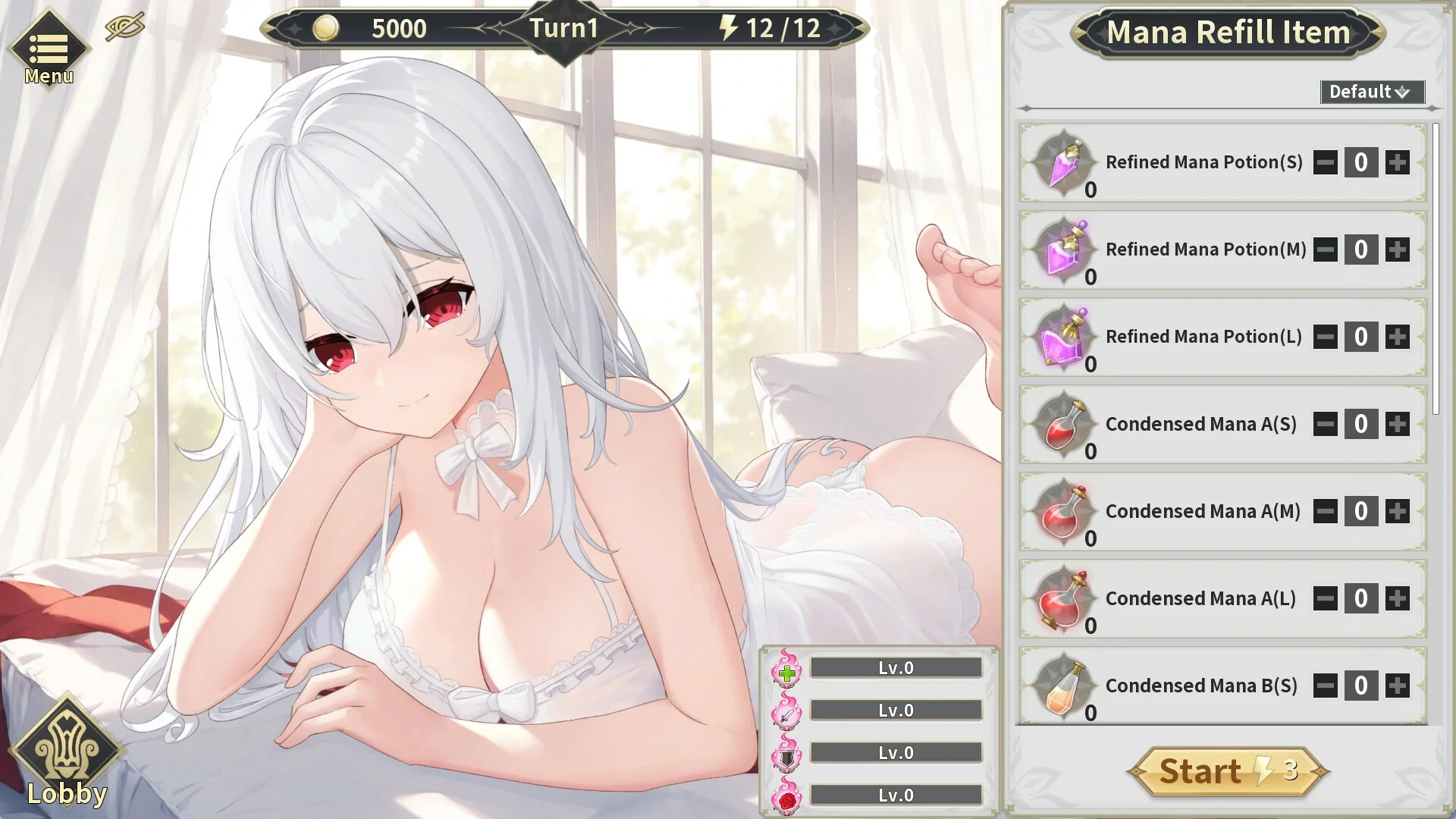Open the game Menu
1456x819 pixels.
point(48,48)
